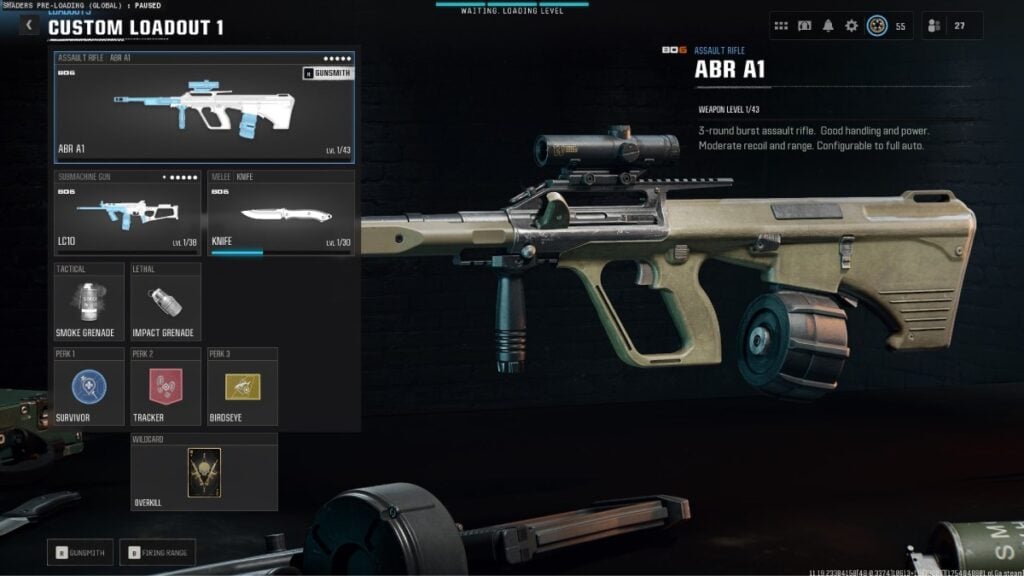1024x576 pixels.
Task: Select the ABR A1 assault rifle slot
Action: pyautogui.click(x=205, y=107)
